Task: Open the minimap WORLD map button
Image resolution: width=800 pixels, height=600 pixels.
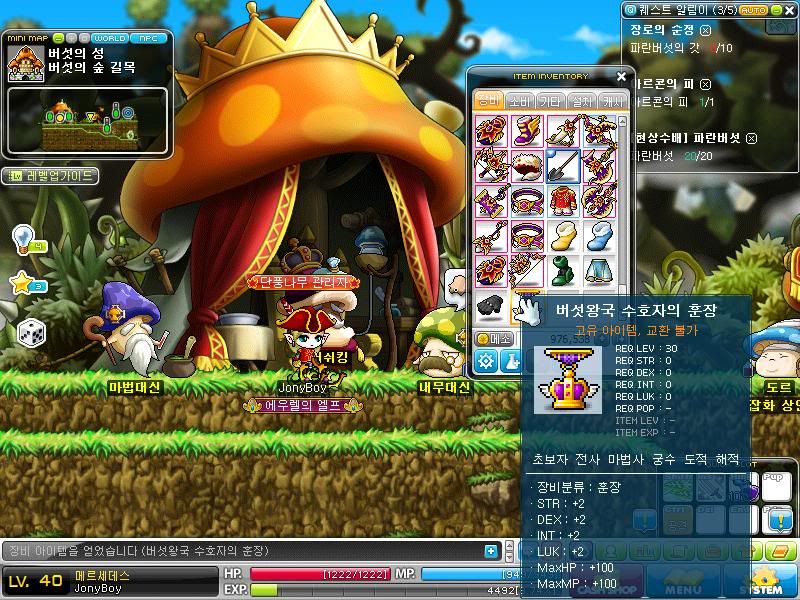Action: (109, 38)
